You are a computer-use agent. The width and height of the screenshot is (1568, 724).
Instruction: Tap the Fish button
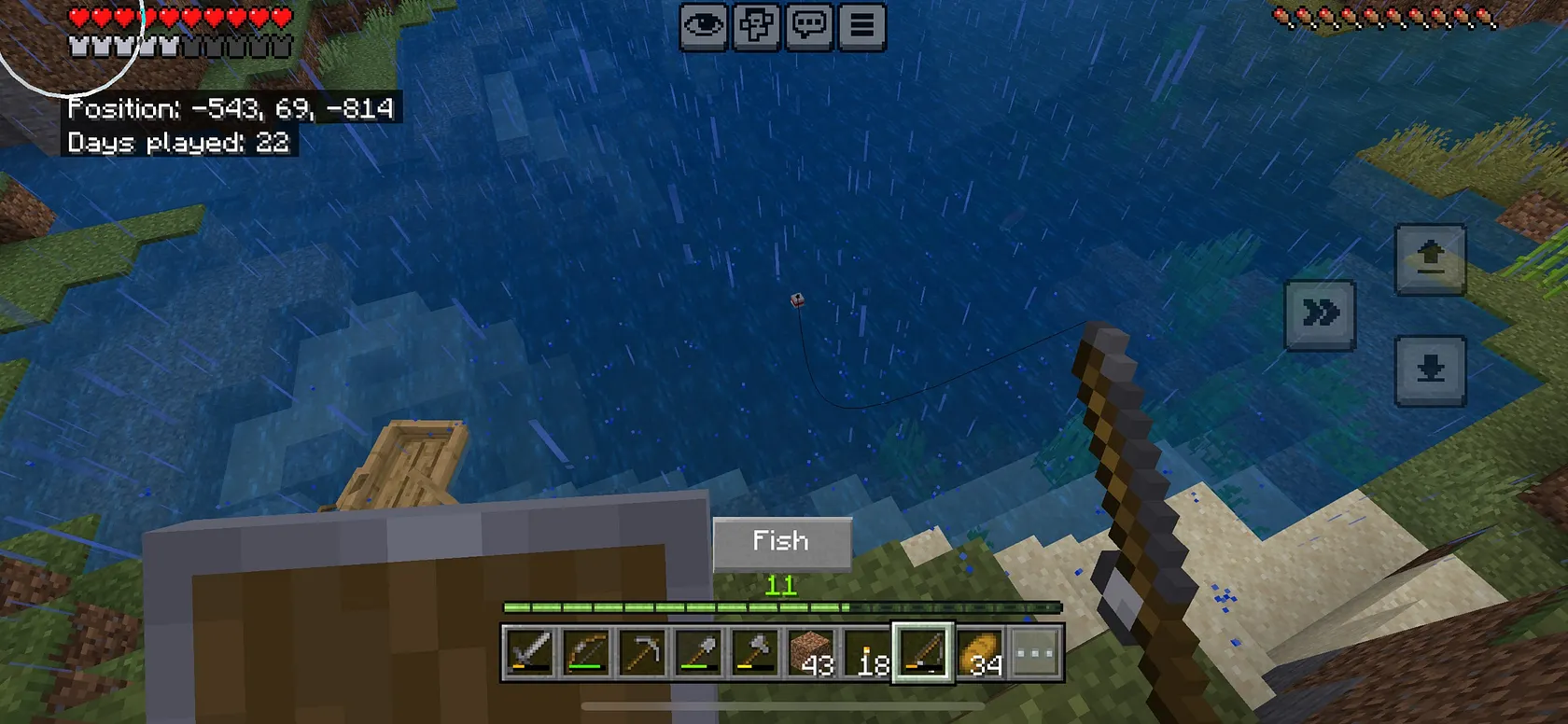tap(782, 542)
